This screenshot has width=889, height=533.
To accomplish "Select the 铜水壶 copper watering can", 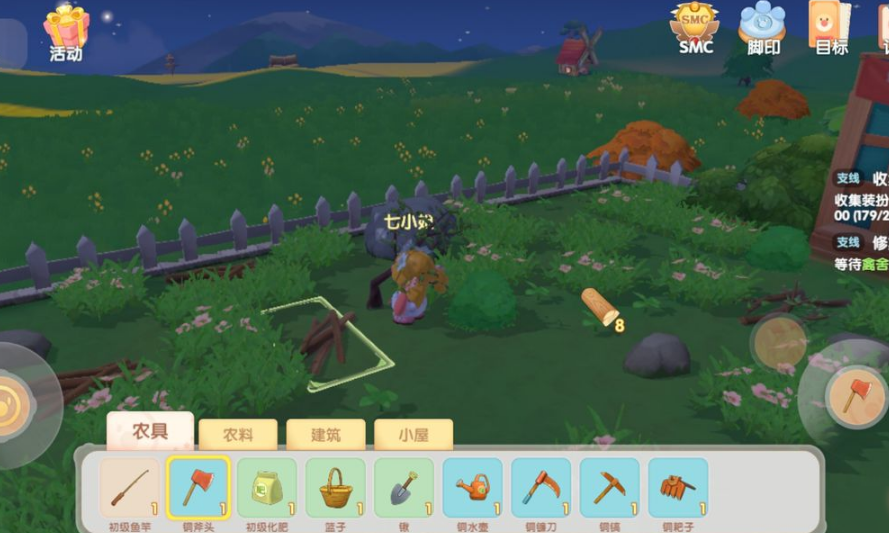I will pos(472,488).
